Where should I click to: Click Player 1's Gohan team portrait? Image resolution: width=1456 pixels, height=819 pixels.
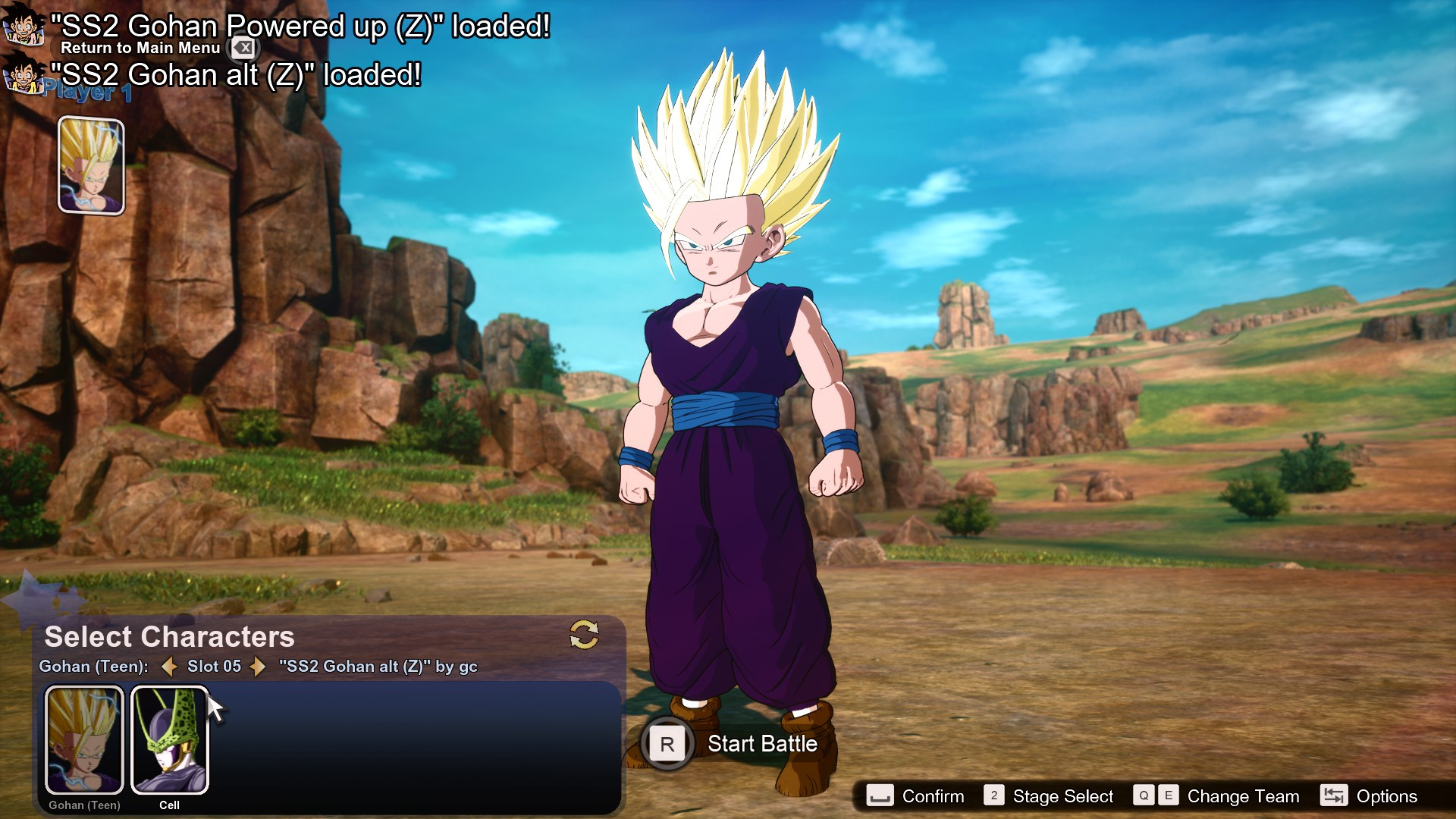91,165
